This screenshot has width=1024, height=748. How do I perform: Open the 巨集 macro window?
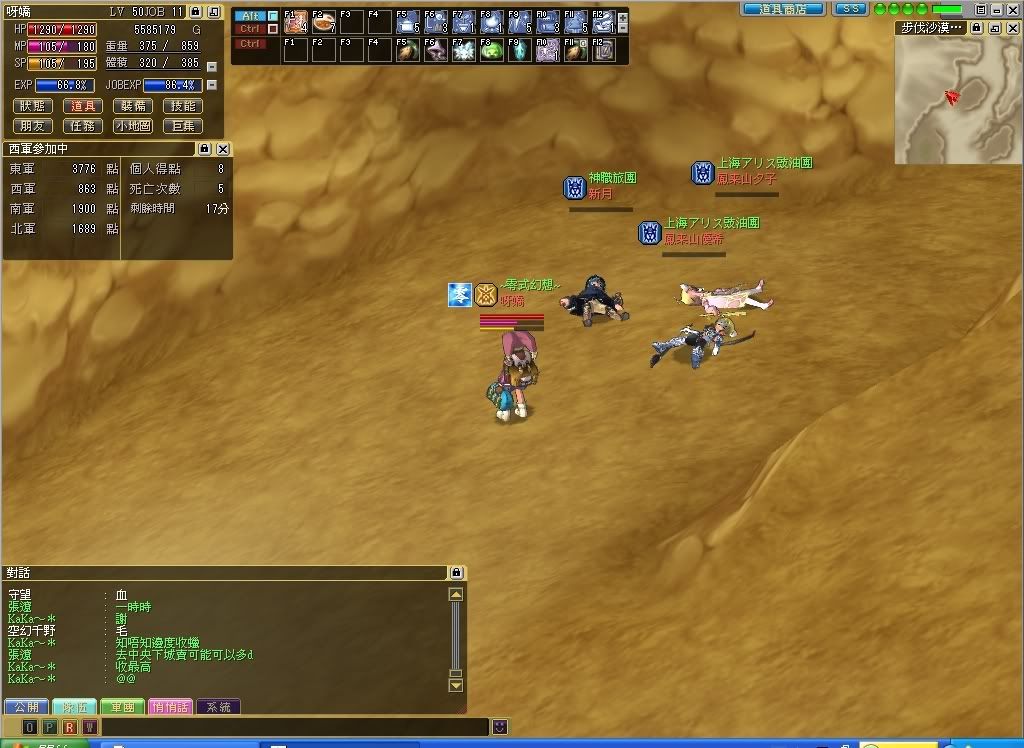click(x=183, y=126)
